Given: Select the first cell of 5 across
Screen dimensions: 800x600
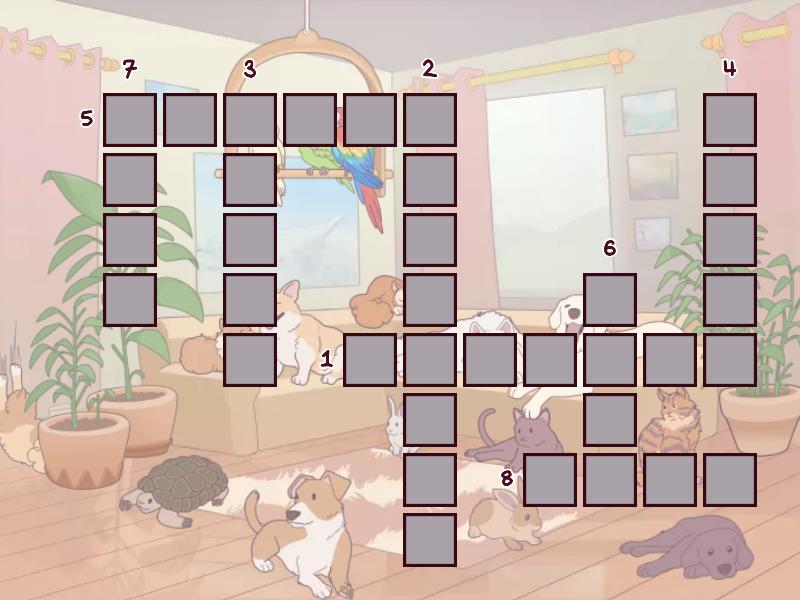Looking at the screenshot, I should (x=130, y=120).
